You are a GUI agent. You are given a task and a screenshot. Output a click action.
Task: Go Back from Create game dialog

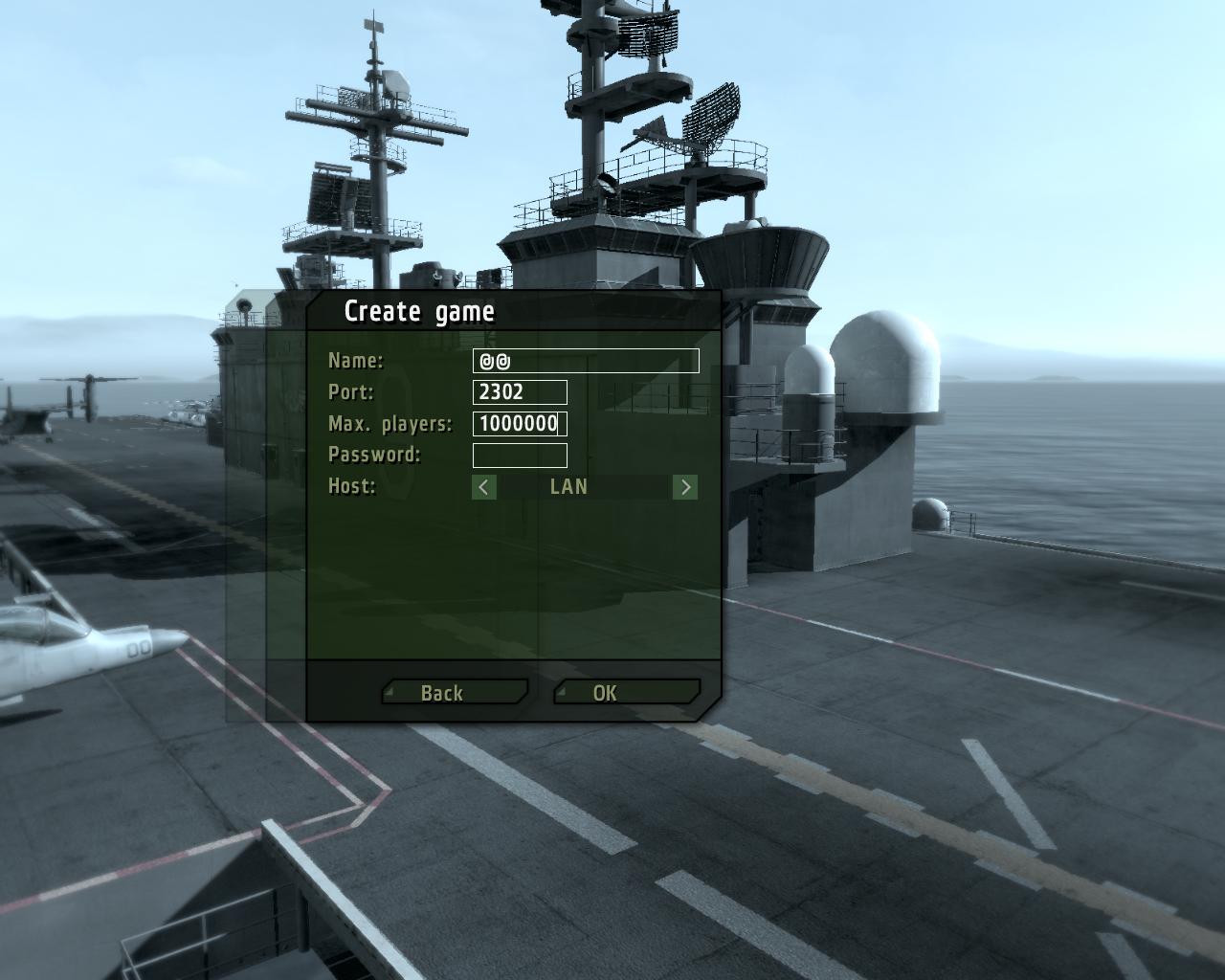(x=455, y=692)
